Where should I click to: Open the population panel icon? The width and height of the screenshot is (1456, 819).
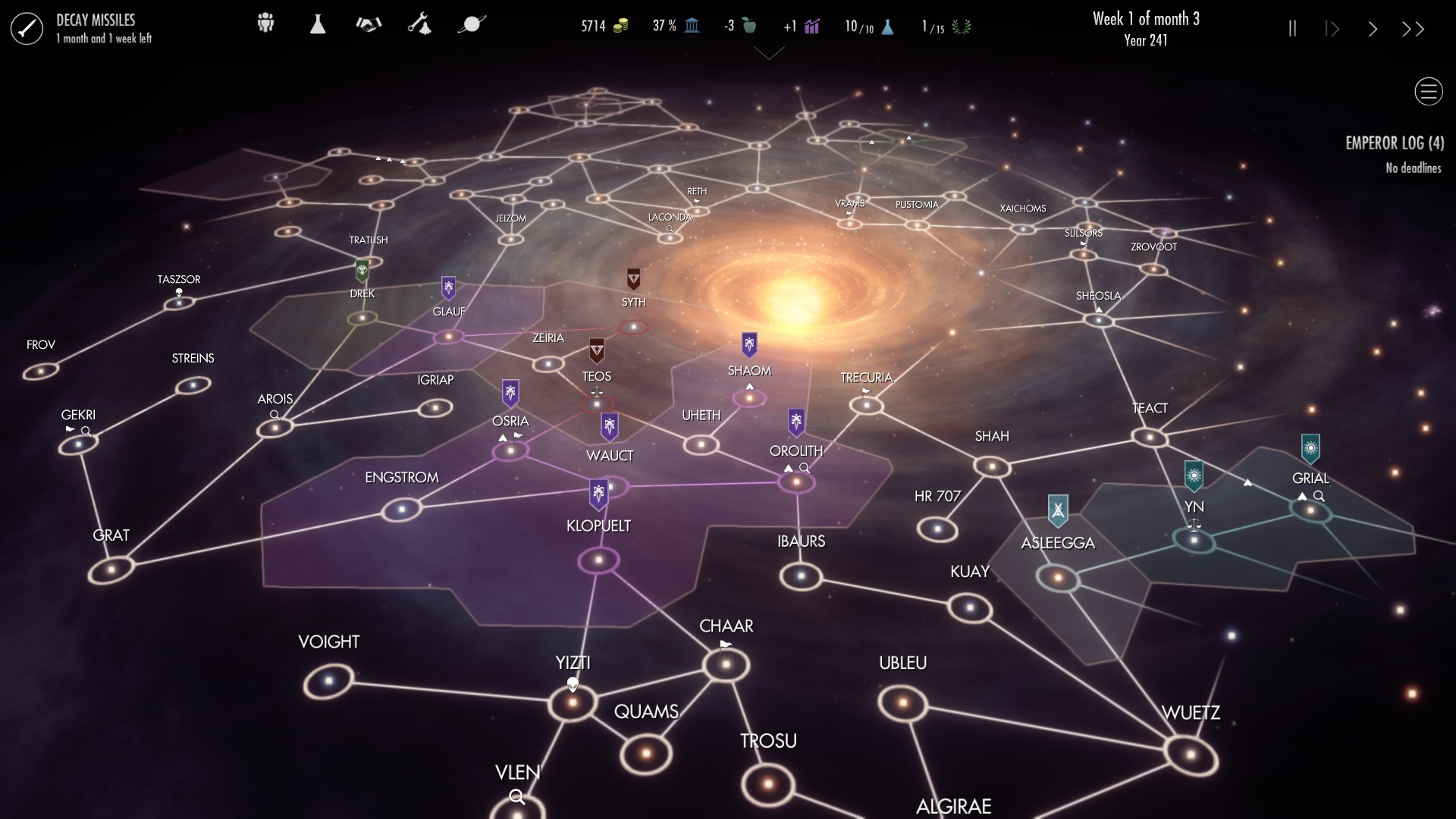[x=265, y=24]
